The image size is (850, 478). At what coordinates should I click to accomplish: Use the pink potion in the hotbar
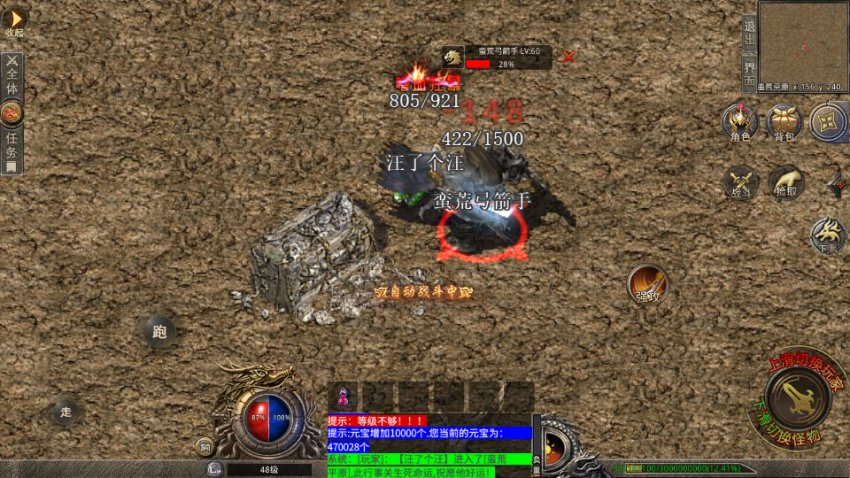pos(343,397)
